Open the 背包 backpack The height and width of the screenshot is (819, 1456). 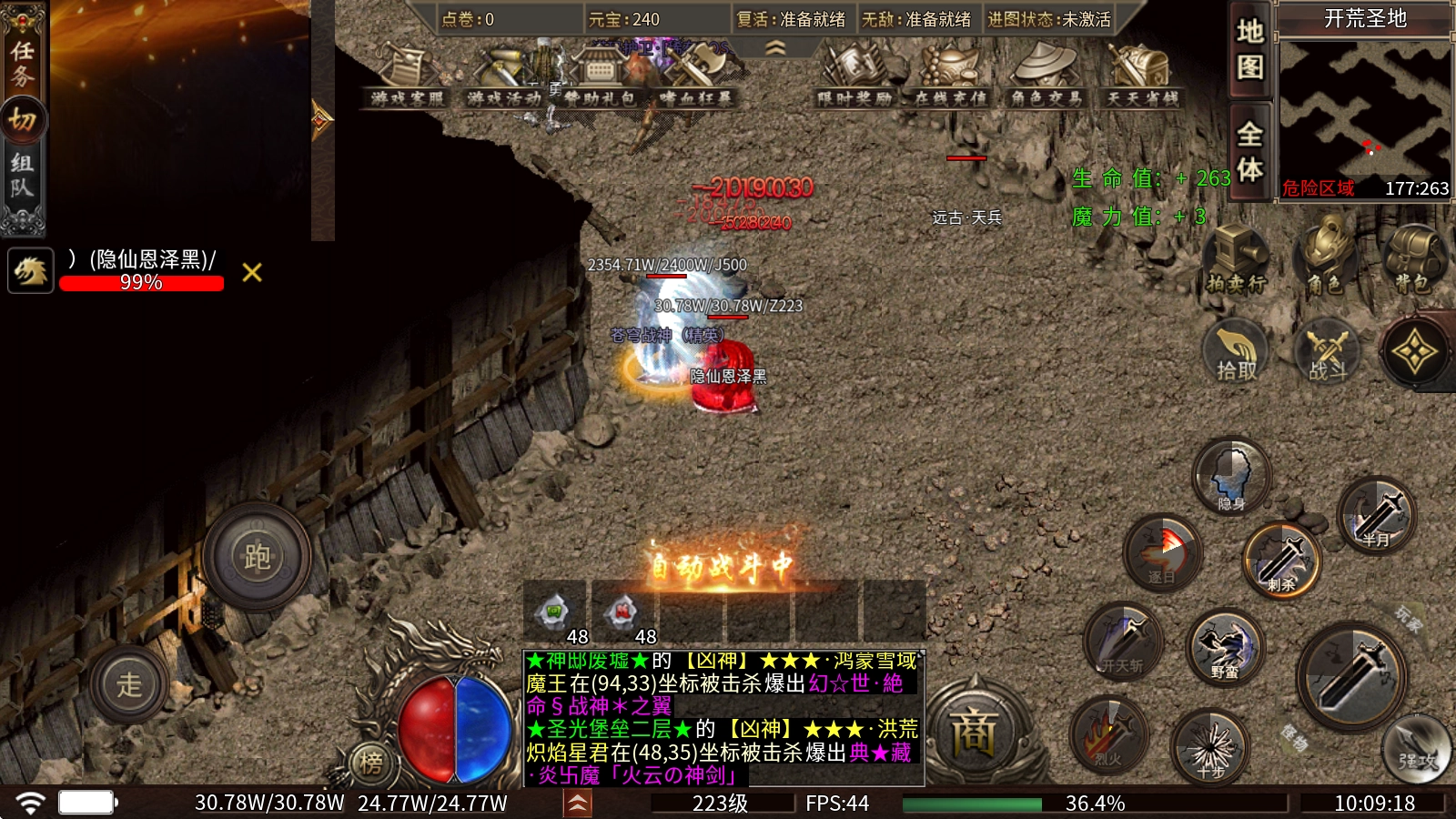(1412, 260)
